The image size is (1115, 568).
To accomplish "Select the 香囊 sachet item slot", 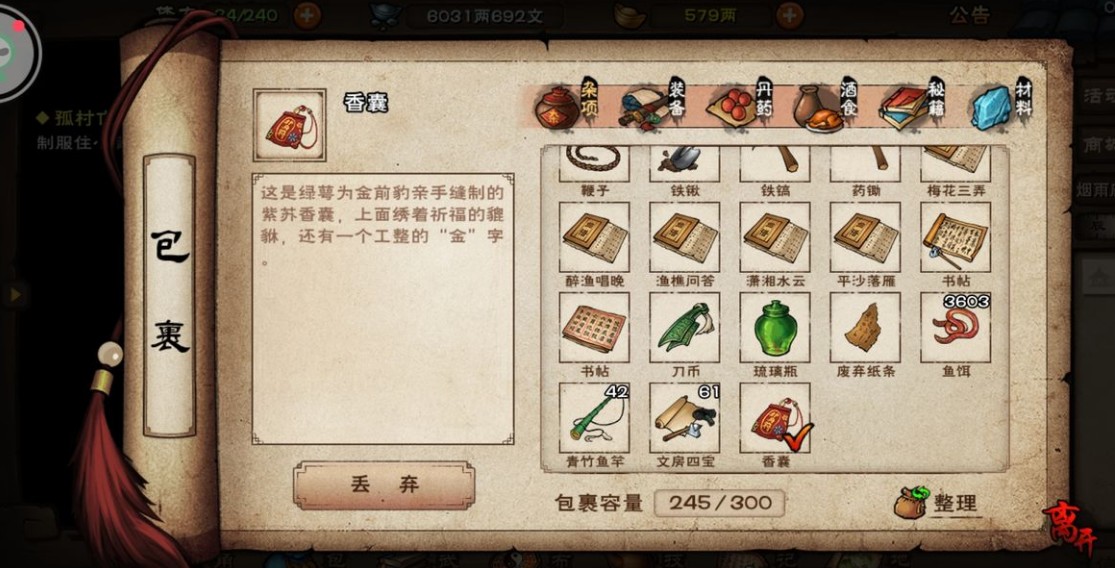I will point(775,418).
